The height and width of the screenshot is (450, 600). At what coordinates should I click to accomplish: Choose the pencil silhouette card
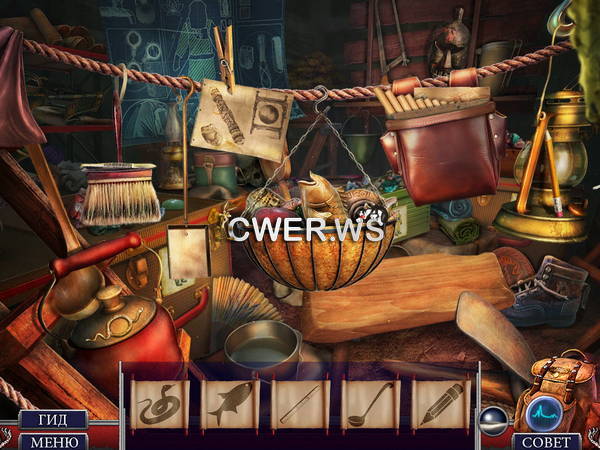pos(440,404)
